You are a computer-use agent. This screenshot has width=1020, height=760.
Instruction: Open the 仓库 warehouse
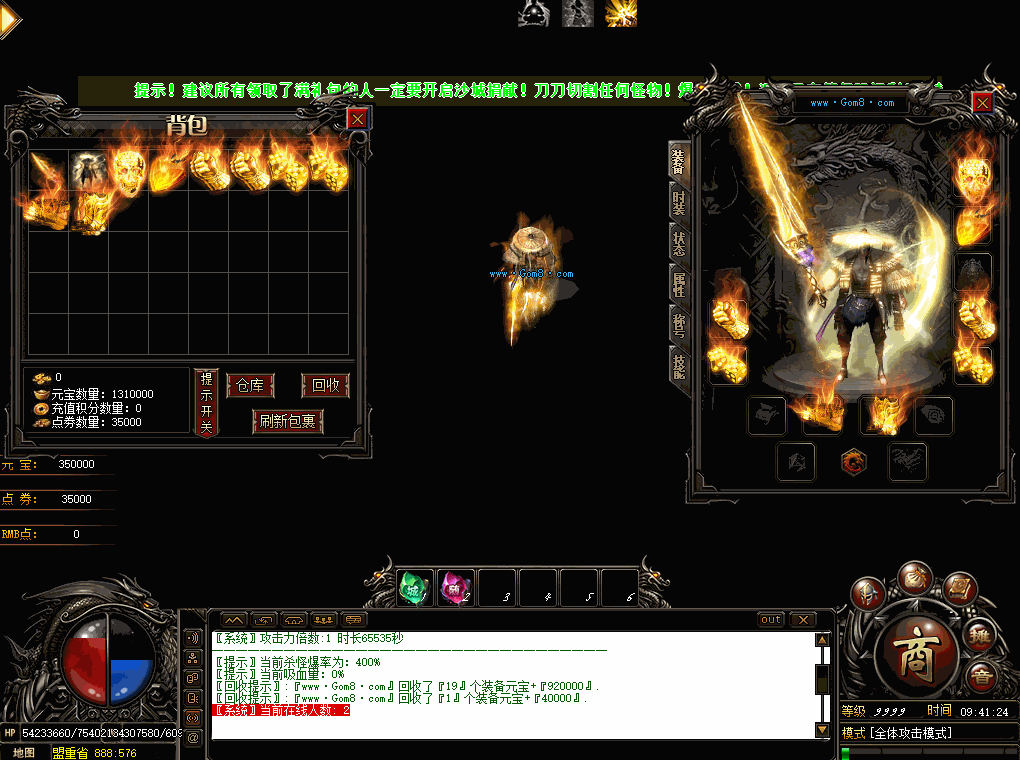coord(250,386)
